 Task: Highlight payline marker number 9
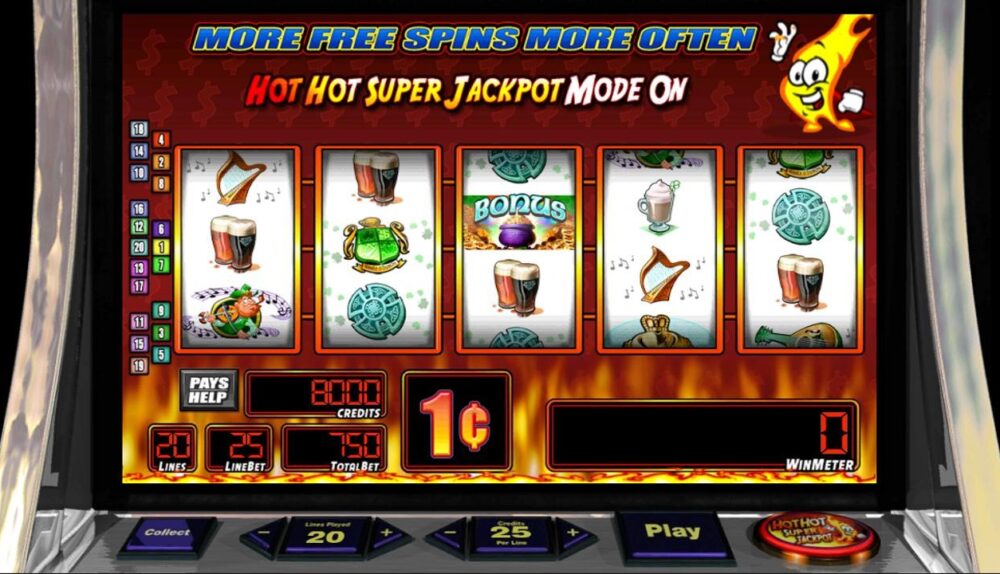[161, 311]
